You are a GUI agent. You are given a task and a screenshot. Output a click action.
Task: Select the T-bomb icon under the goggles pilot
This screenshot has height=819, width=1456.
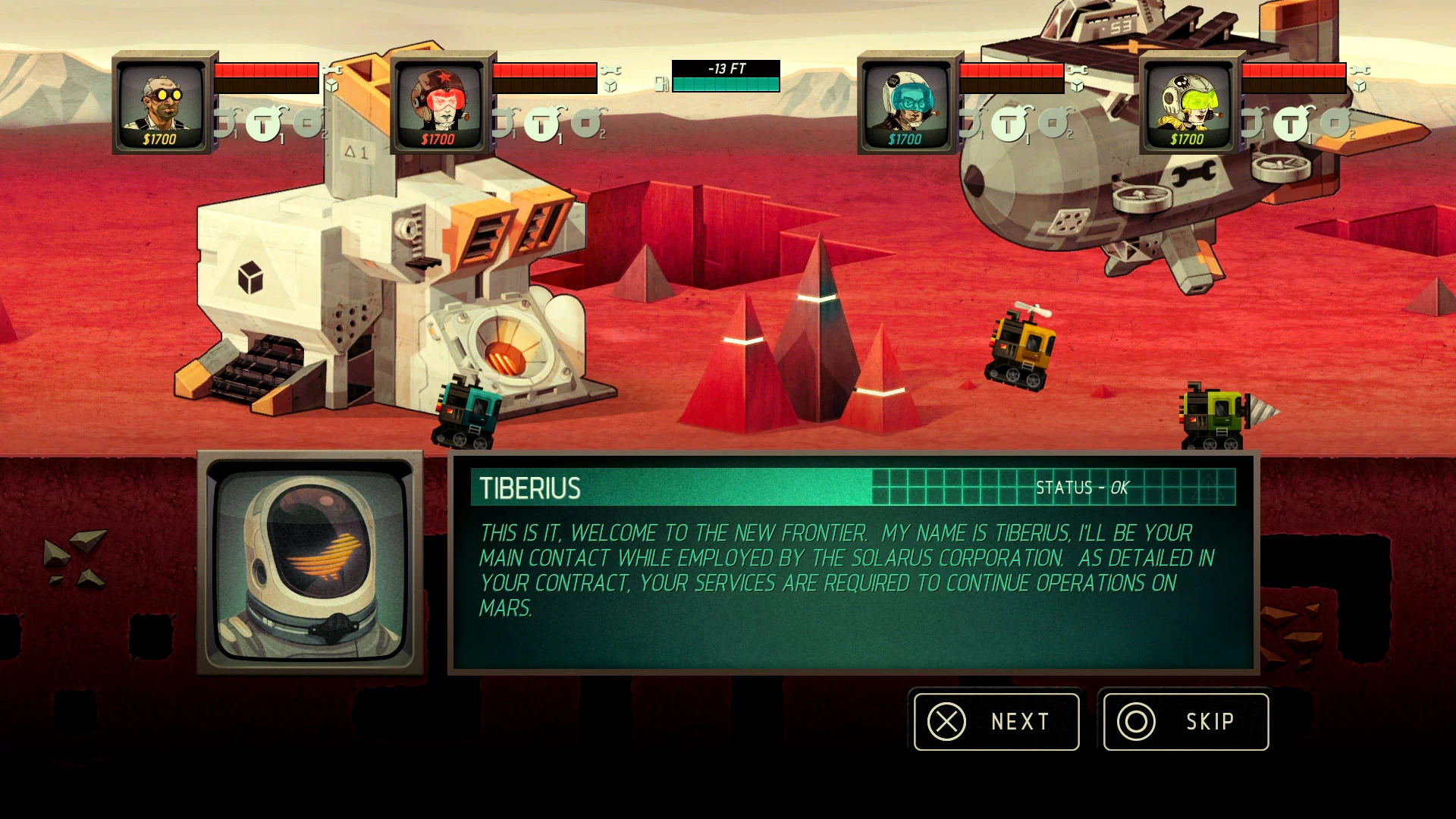pos(264,124)
